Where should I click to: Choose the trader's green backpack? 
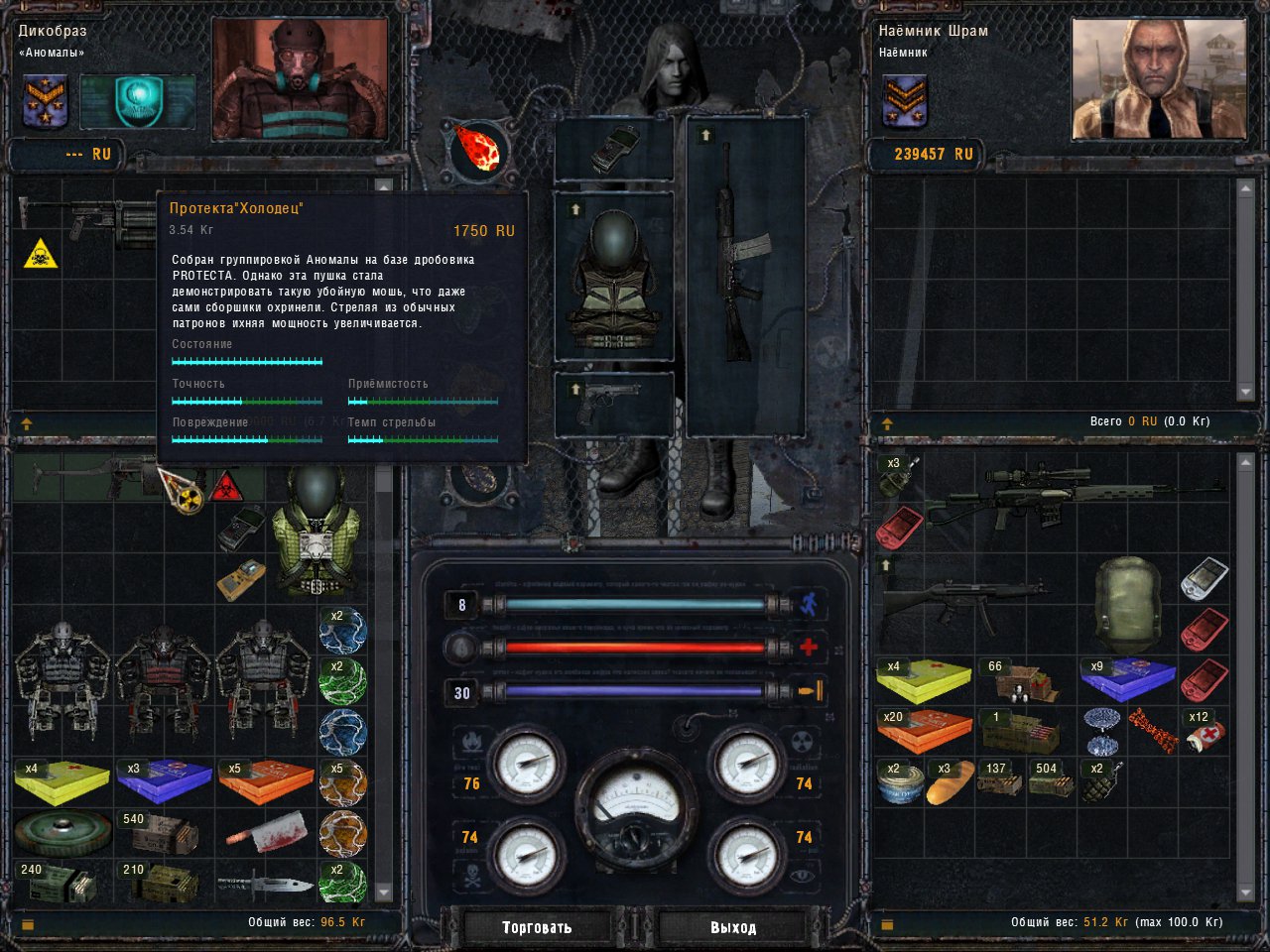1127,603
